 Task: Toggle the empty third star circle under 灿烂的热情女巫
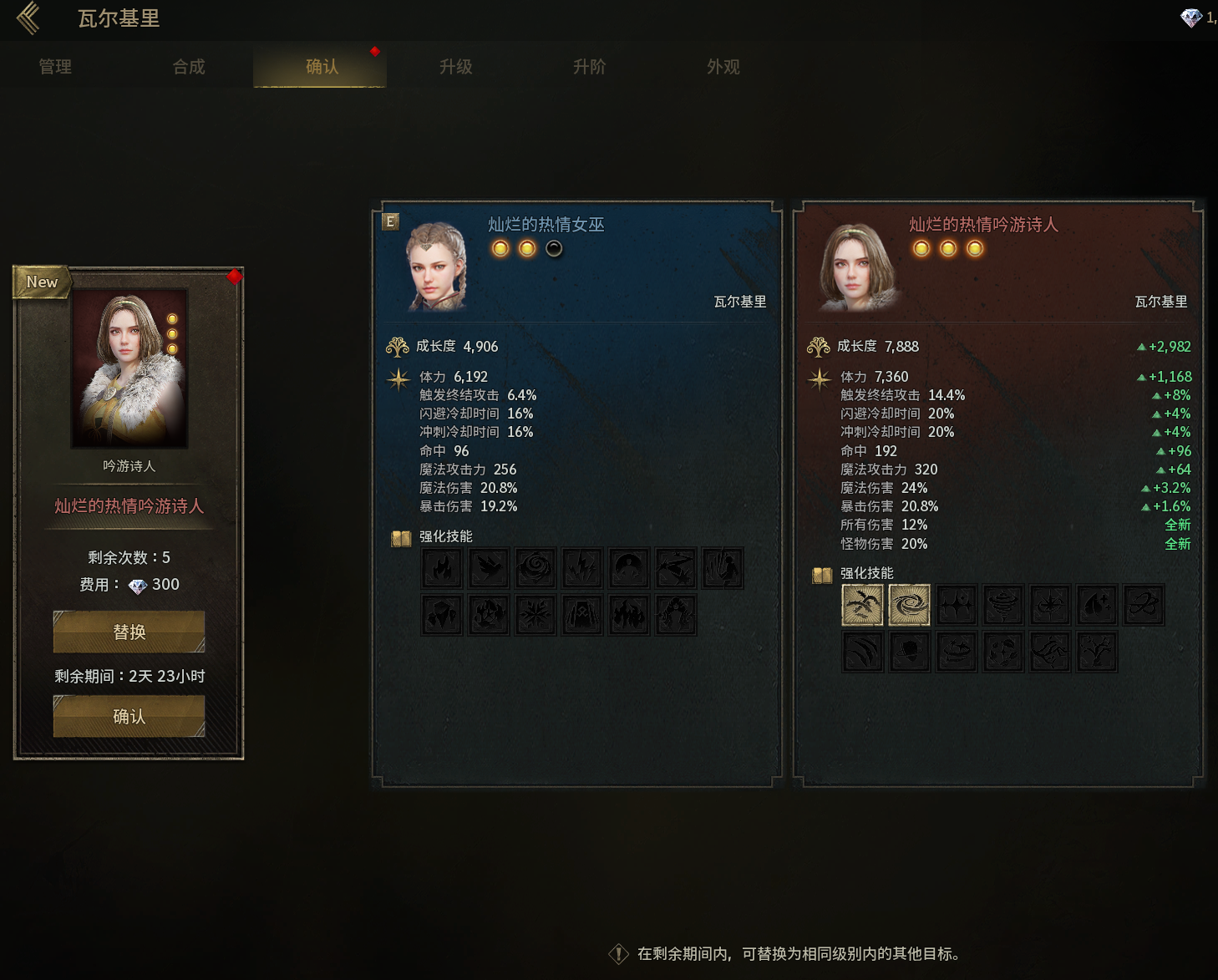[554, 248]
